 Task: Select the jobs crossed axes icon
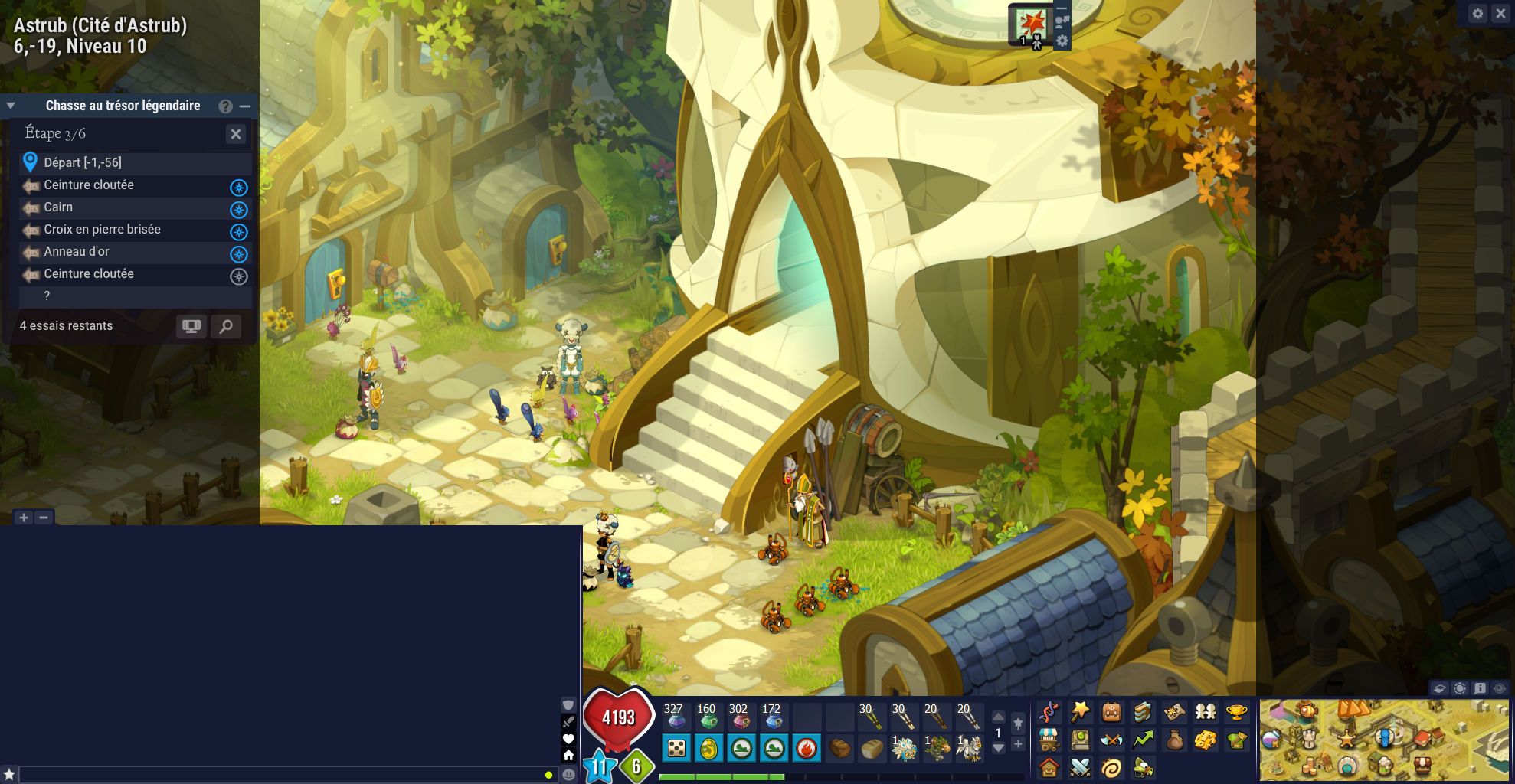(1111, 741)
